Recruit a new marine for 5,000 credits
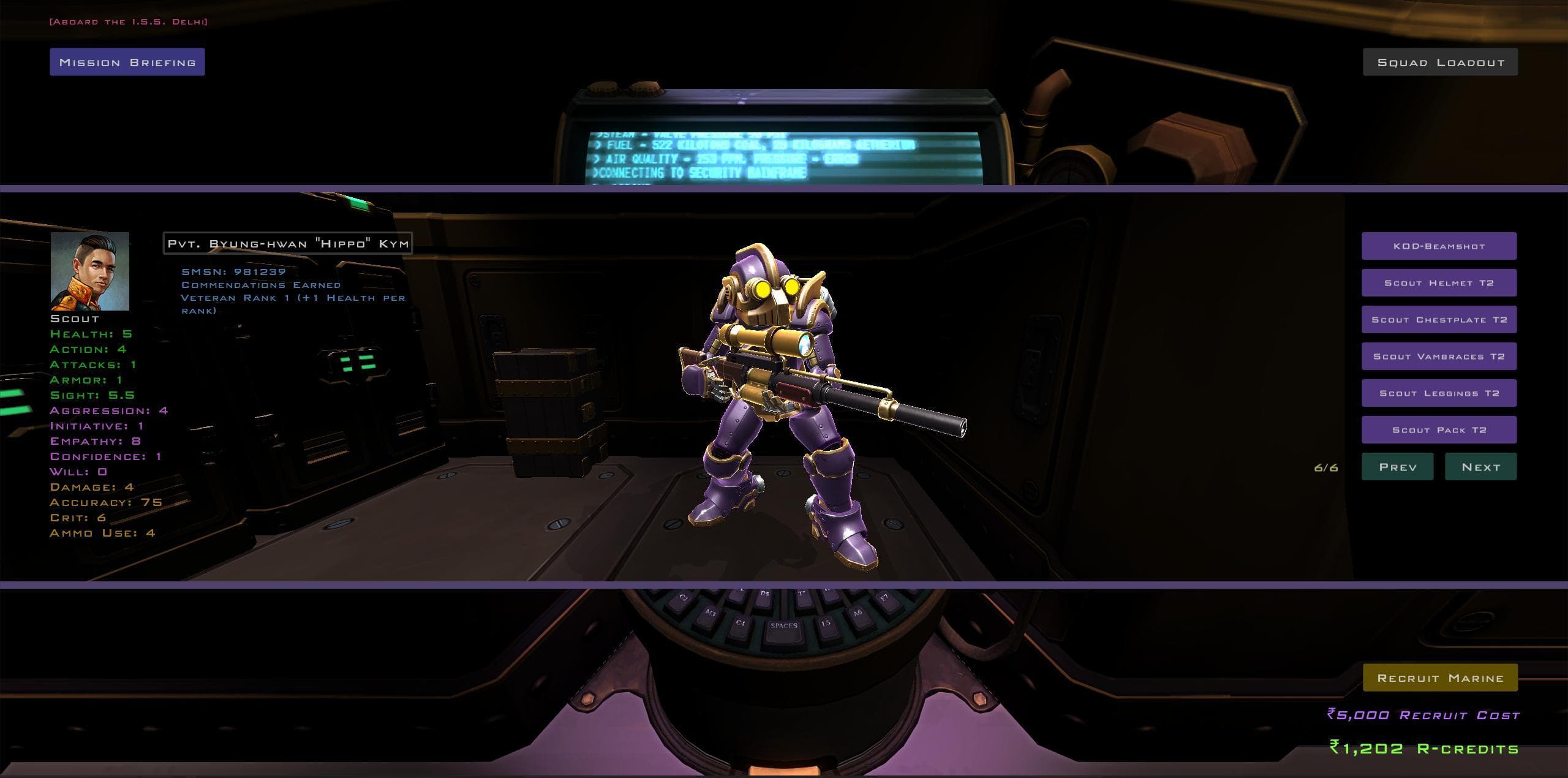 (1439, 678)
